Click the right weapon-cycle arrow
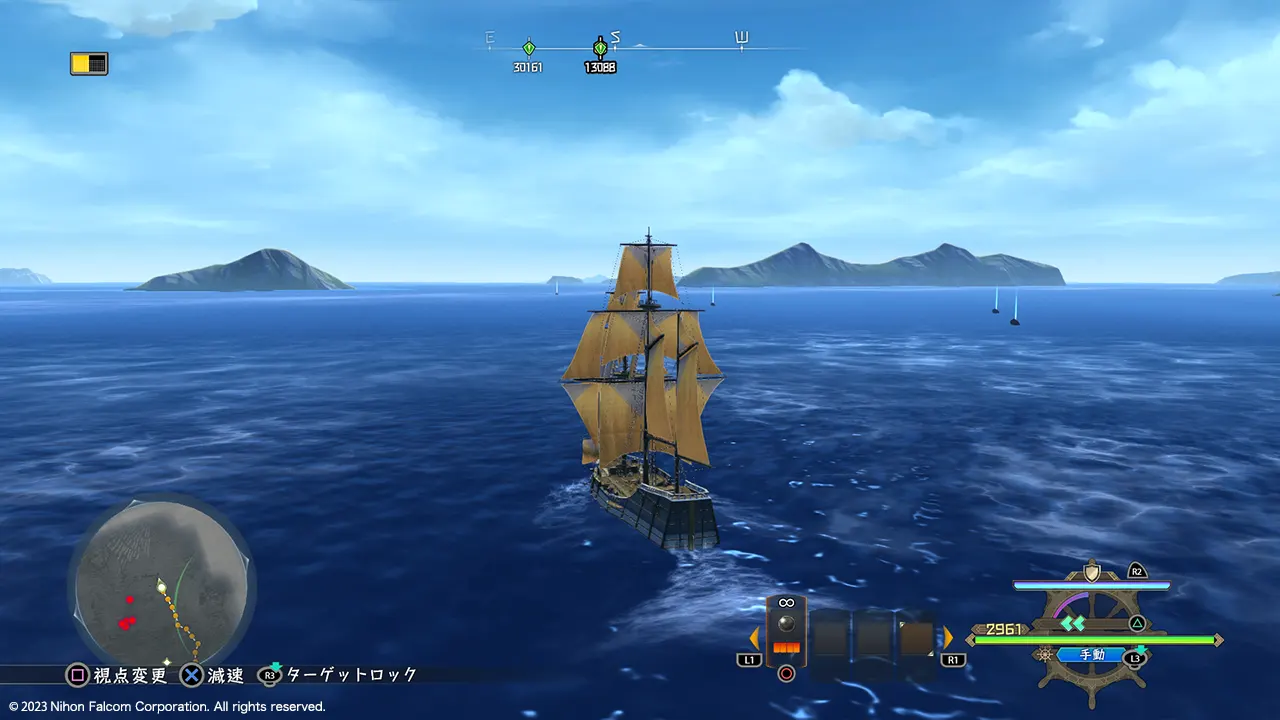Image resolution: width=1280 pixels, height=720 pixels. 947,638
